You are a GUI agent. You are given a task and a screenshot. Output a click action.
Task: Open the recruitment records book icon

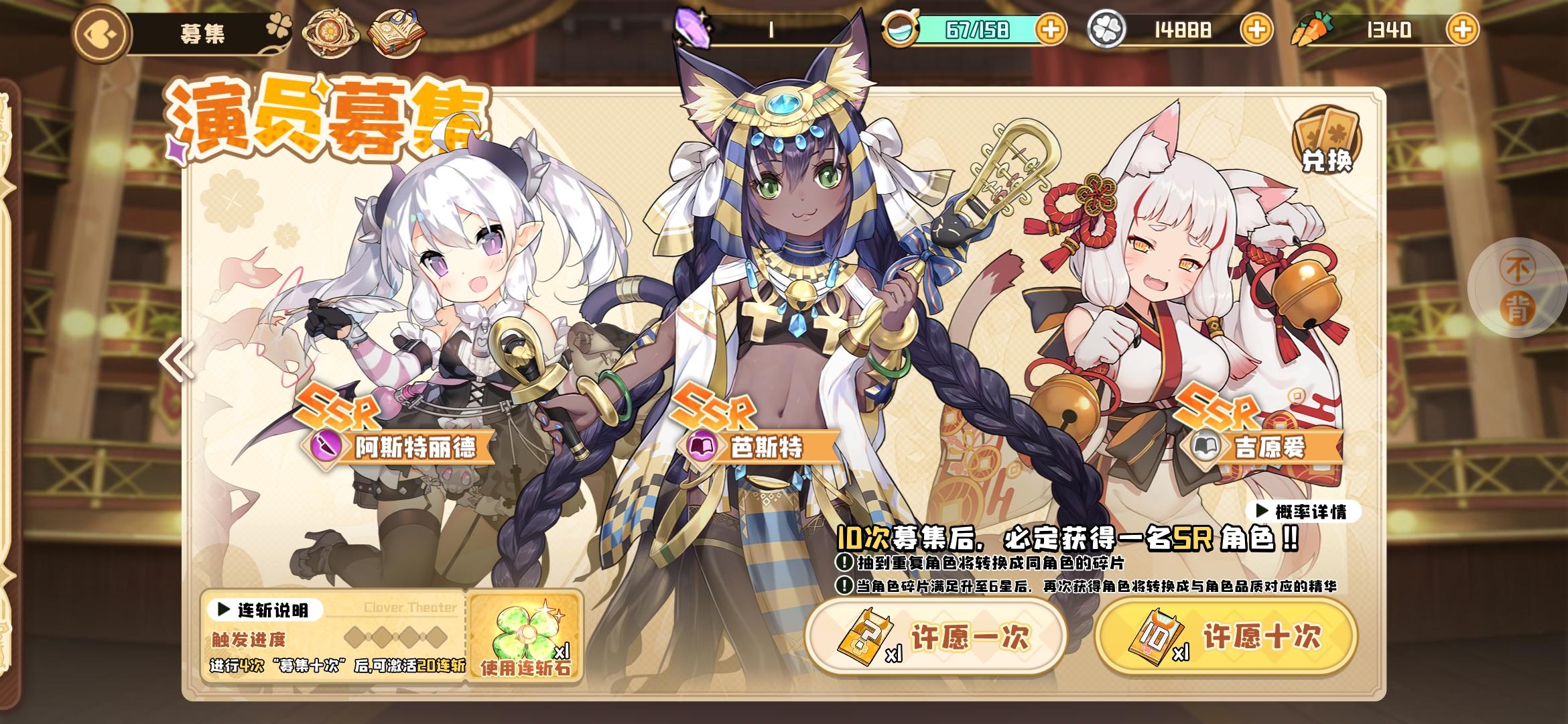pos(395,29)
